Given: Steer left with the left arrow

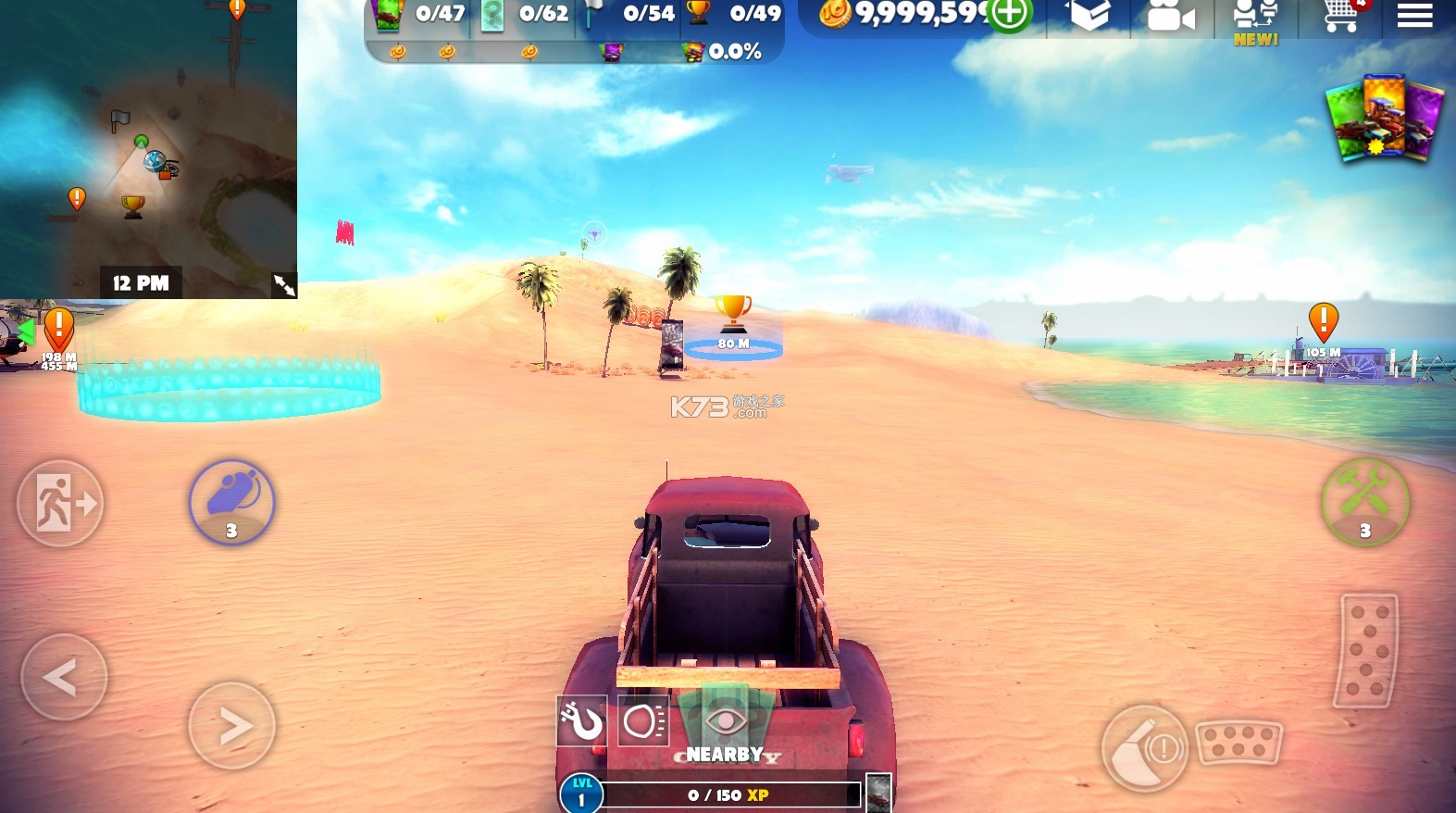Looking at the screenshot, I should tap(63, 678).
